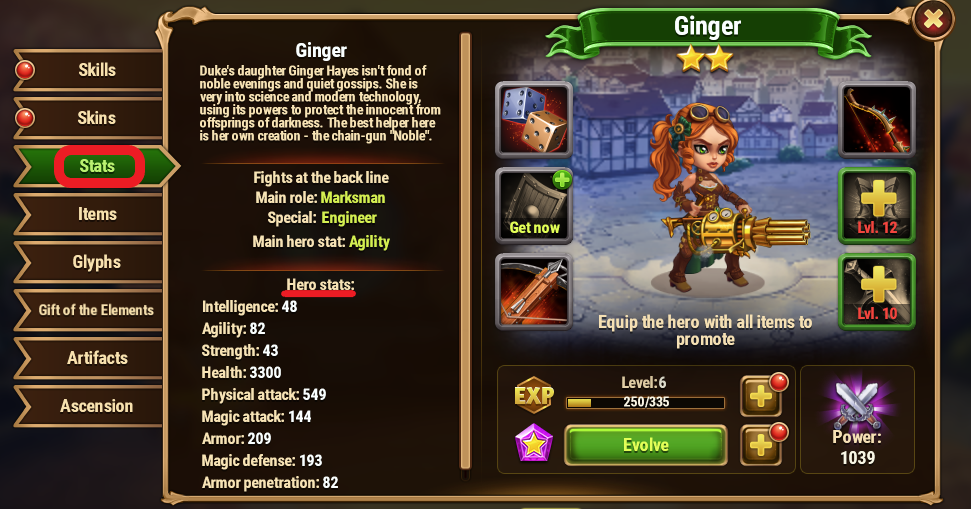
Task: Select the Stats tab
Action: (97, 166)
